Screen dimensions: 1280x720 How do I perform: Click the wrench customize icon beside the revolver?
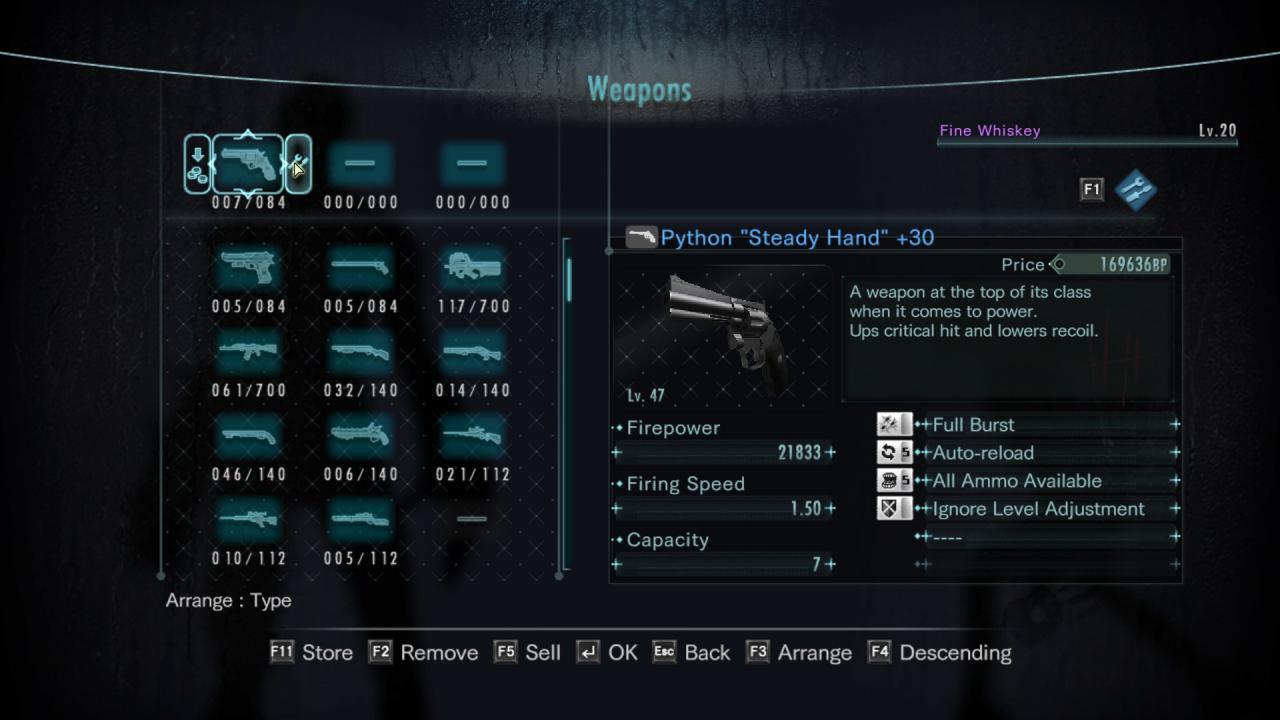298,164
